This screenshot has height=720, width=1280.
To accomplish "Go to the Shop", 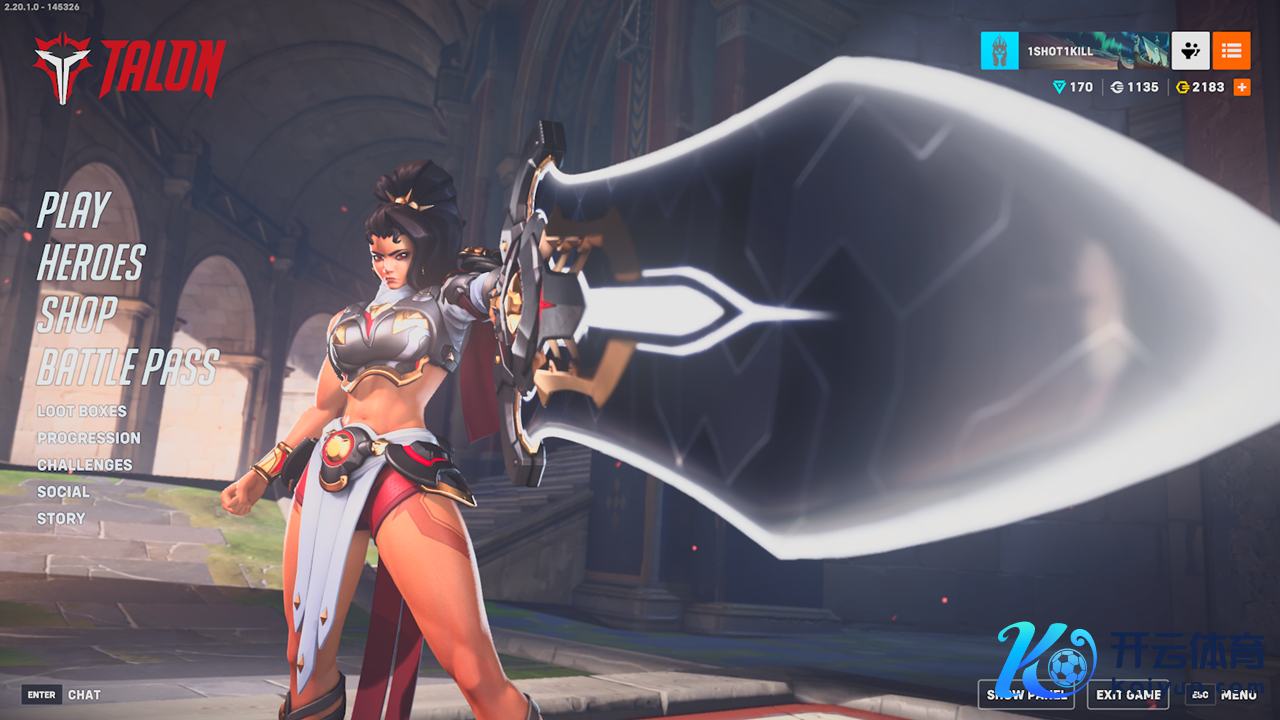I will pyautogui.click(x=77, y=315).
